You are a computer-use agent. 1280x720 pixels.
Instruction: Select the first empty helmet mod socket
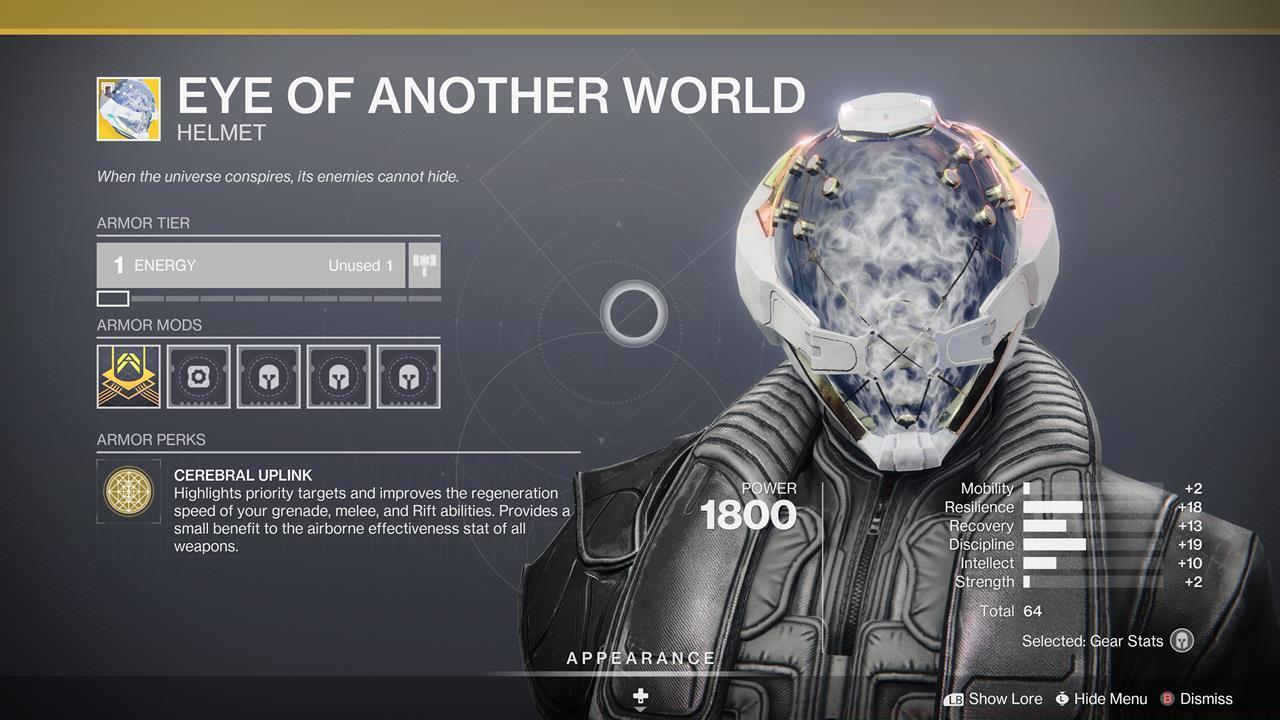click(x=268, y=376)
